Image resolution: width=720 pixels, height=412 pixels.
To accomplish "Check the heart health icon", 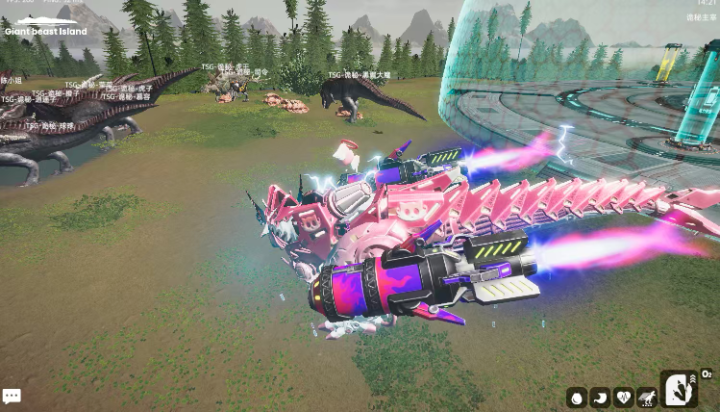I will coord(624,397).
